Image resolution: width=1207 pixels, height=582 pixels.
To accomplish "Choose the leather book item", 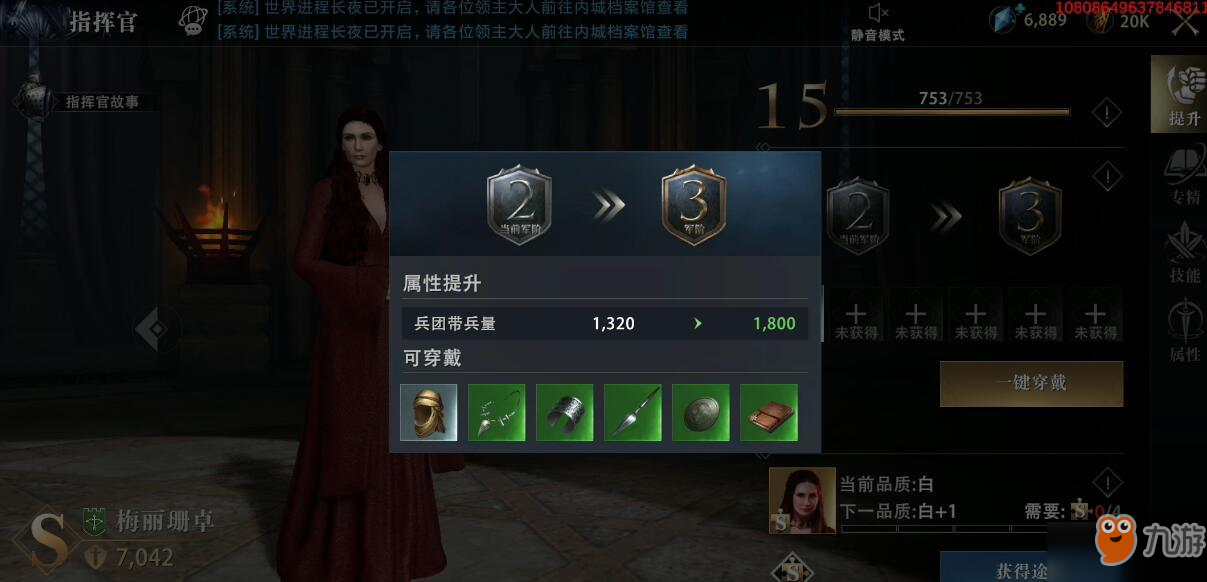I will click(x=769, y=412).
